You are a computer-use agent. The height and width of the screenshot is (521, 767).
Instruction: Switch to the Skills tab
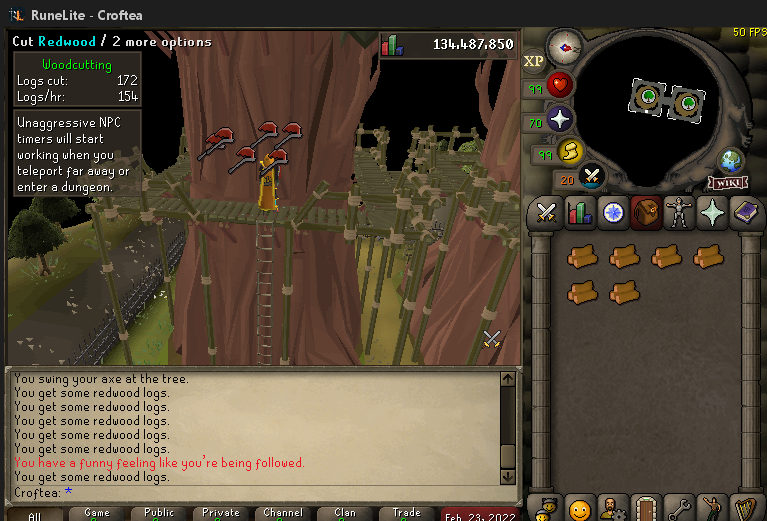(x=579, y=212)
